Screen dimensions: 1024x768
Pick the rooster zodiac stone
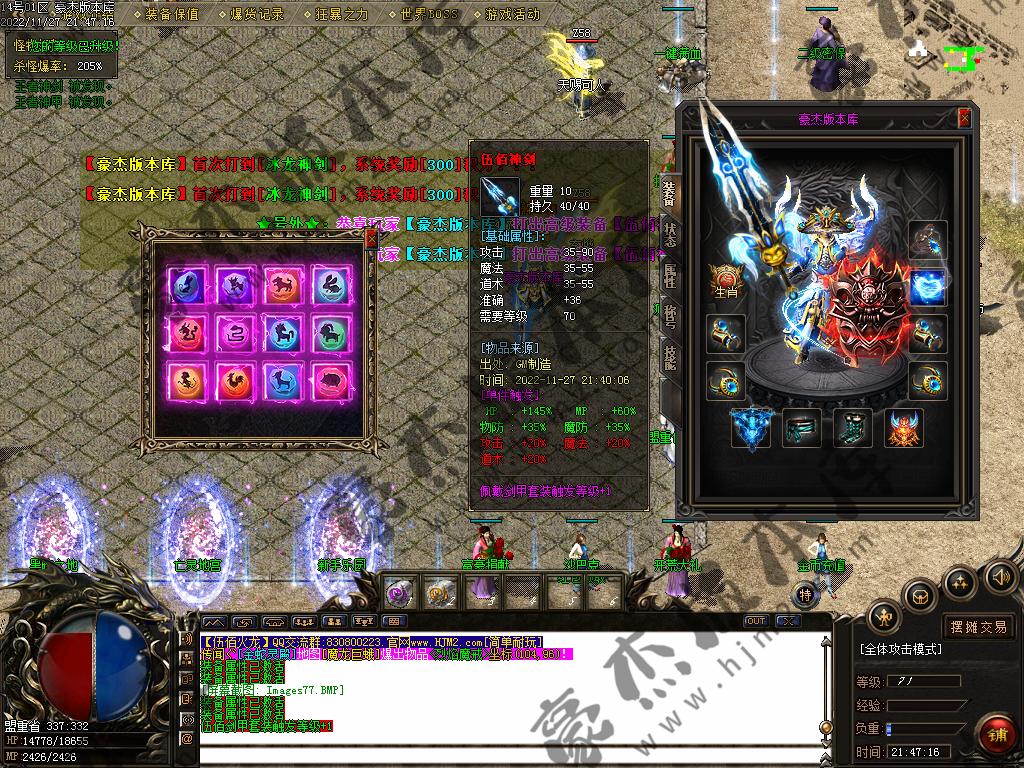pos(235,380)
